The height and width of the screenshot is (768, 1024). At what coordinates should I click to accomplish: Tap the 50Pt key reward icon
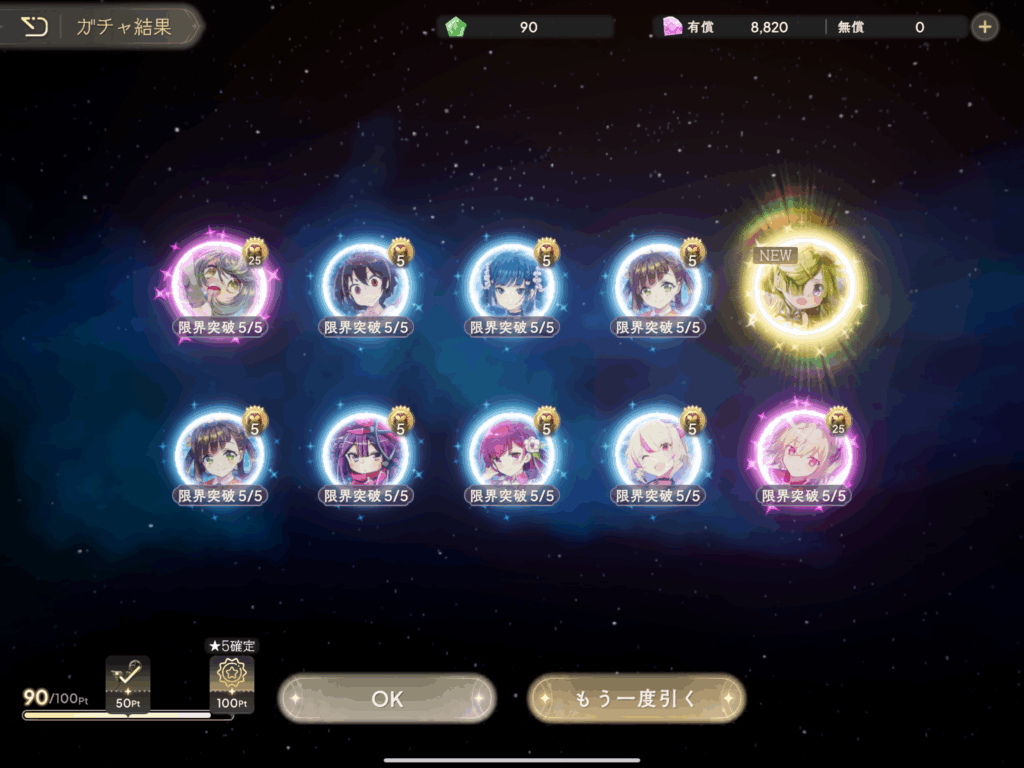coord(128,678)
